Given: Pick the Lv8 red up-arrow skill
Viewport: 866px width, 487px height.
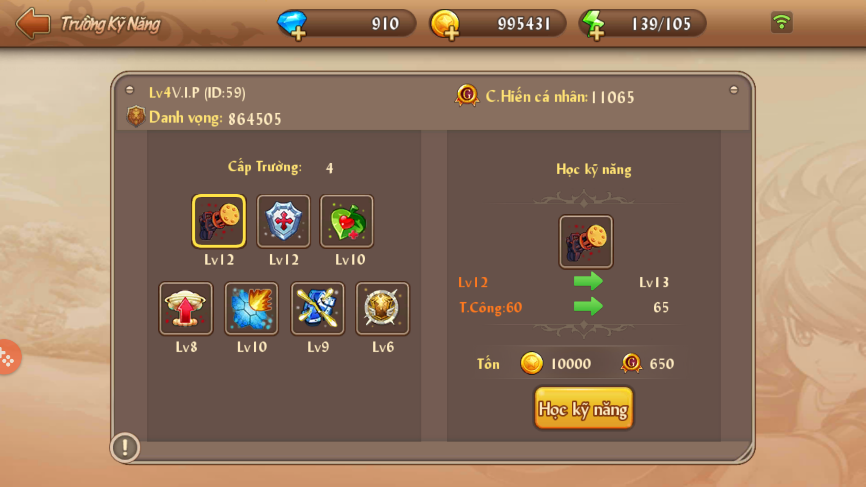Looking at the screenshot, I should [186, 308].
